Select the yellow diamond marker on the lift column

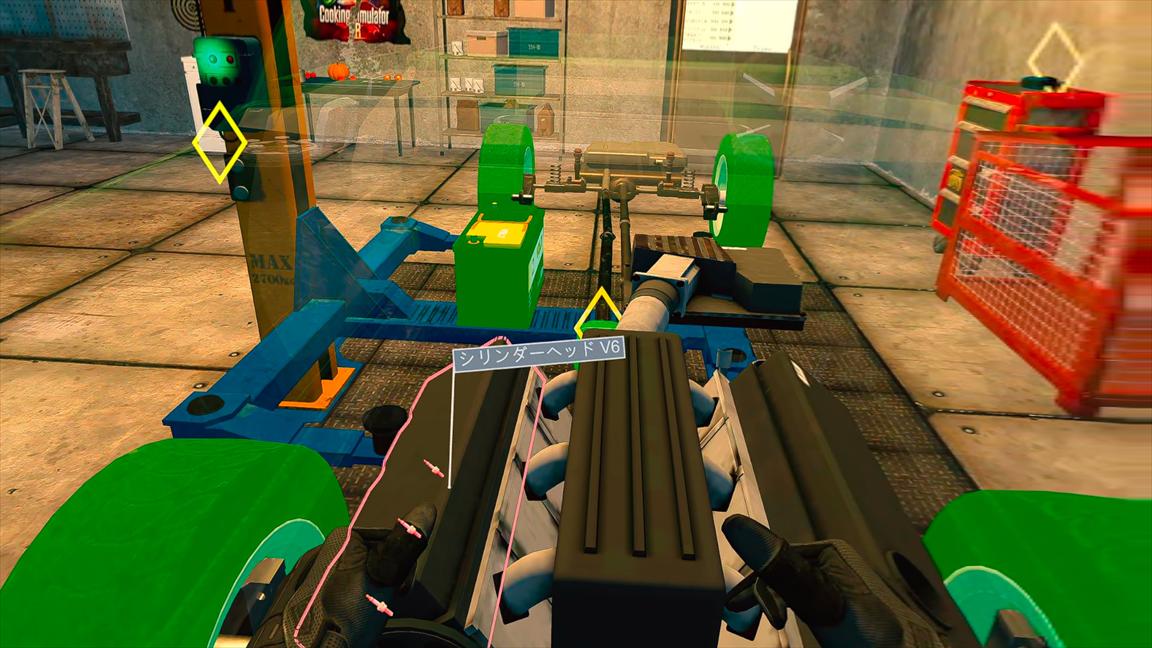(x=219, y=142)
